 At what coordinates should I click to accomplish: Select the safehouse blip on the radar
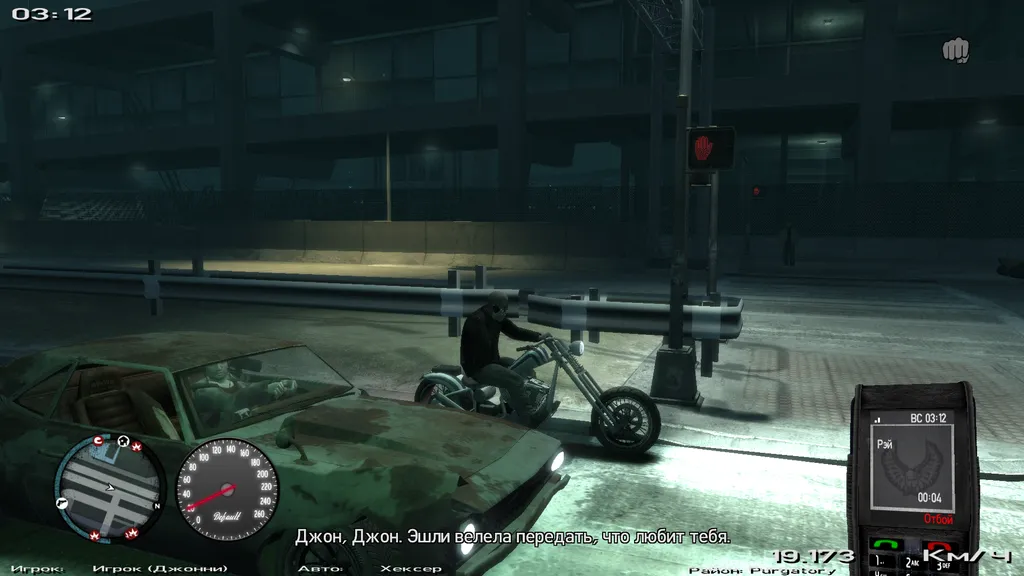pyautogui.click(x=123, y=441)
